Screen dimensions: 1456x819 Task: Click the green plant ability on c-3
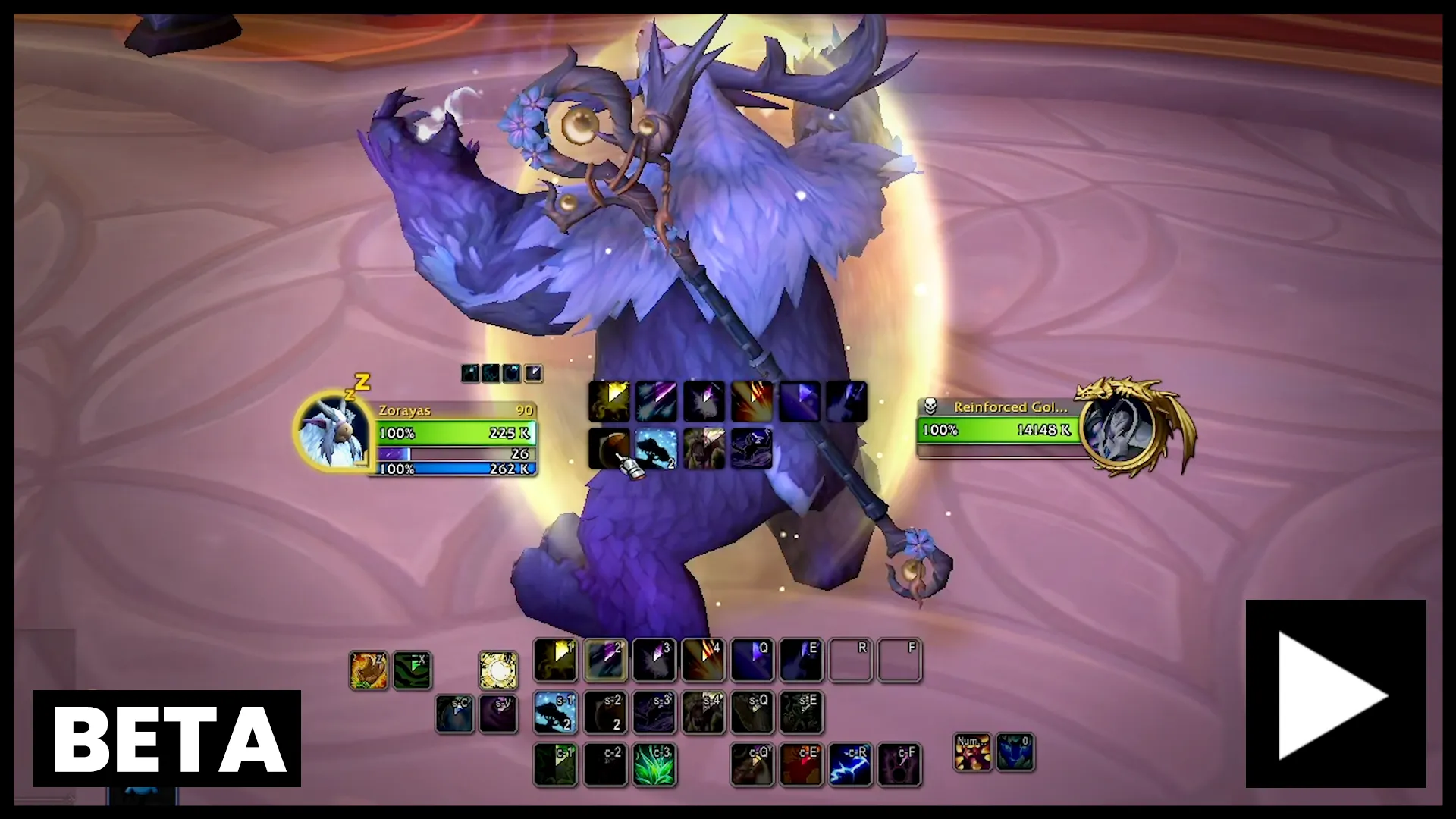654,764
